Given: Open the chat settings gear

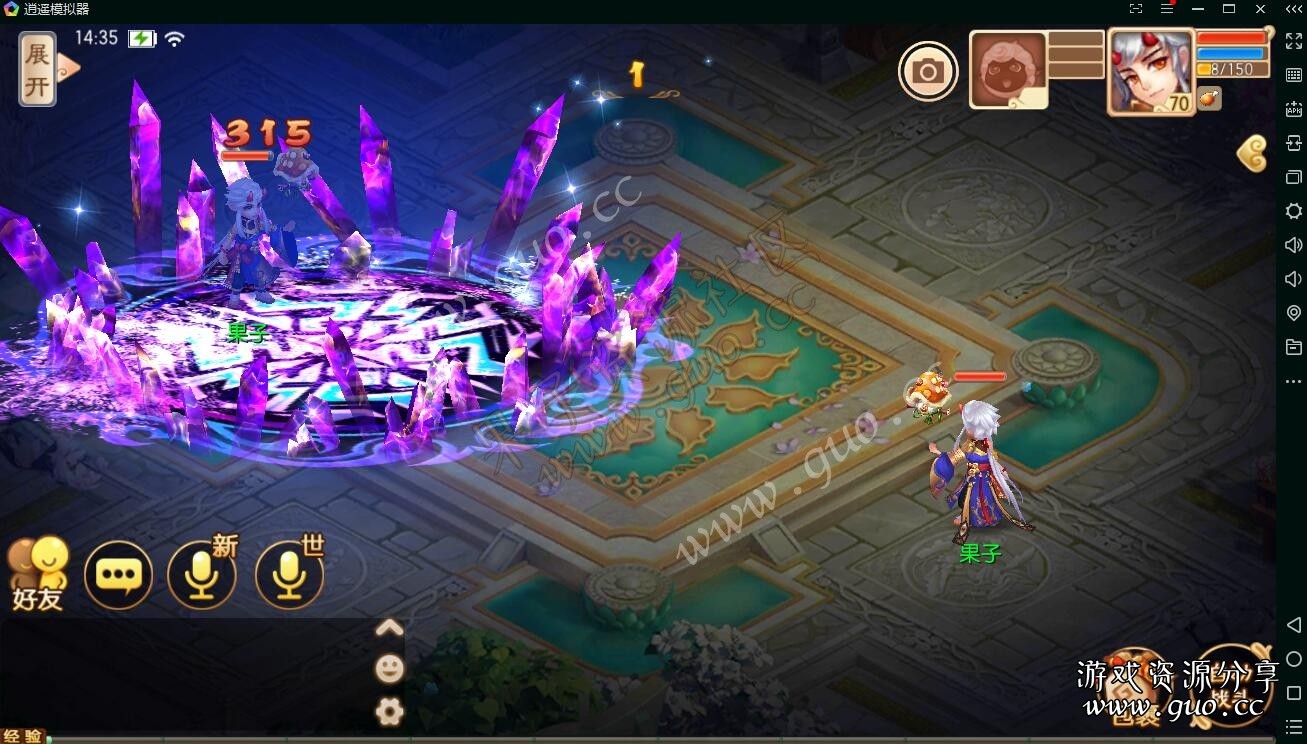Looking at the screenshot, I should [389, 711].
